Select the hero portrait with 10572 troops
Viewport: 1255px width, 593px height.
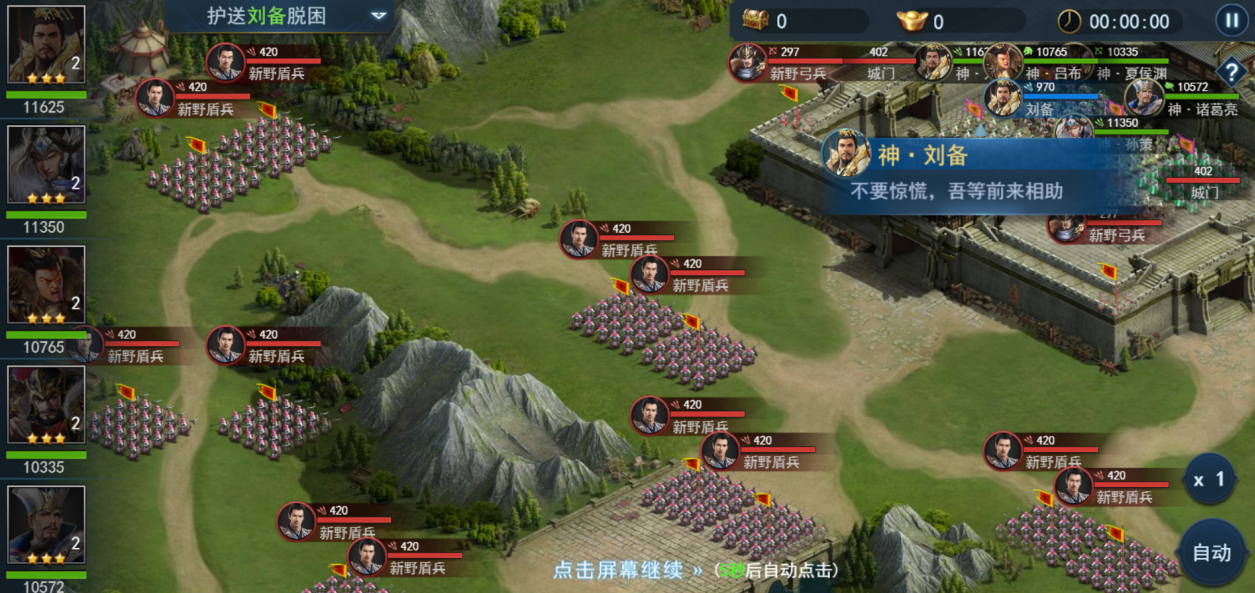click(x=46, y=526)
